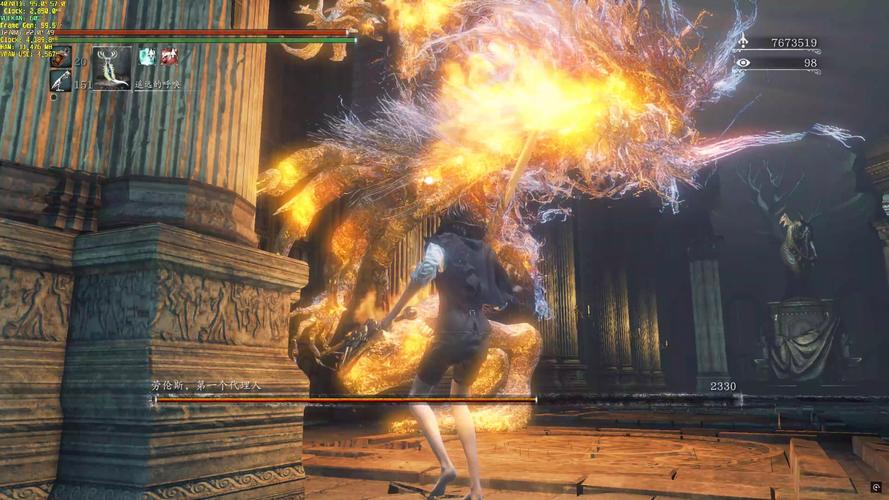Click the small overlay icon in corner
The image size is (889, 500).
(x=876, y=487)
